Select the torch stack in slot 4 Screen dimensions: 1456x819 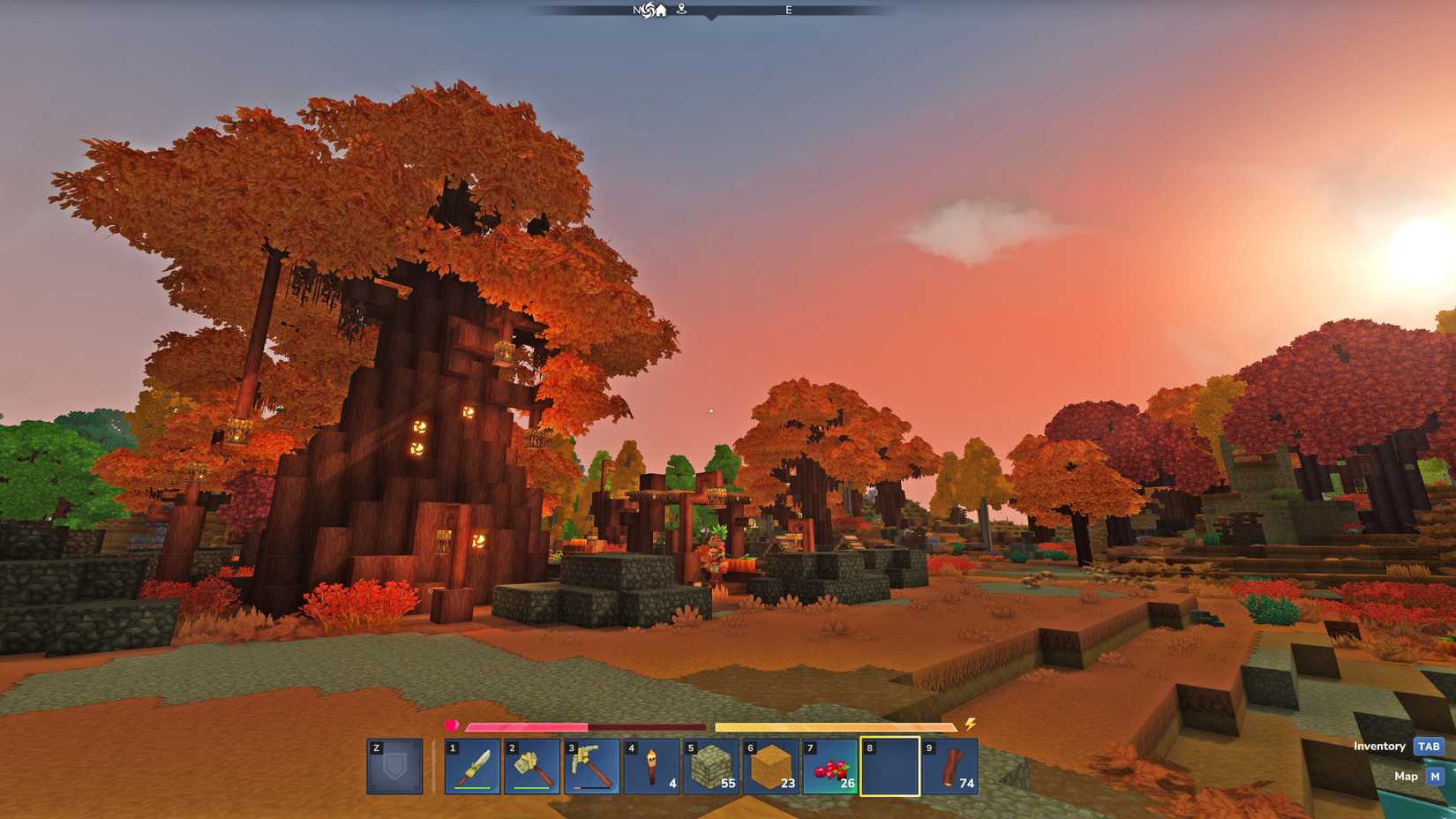click(652, 767)
